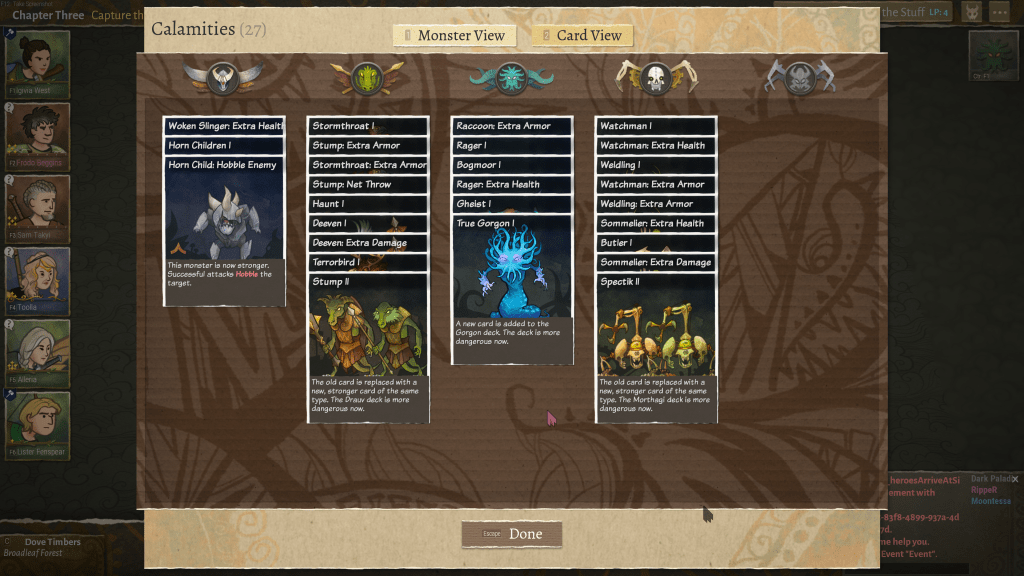Pick the Sommelier: Extra Damage row
The width and height of the screenshot is (1024, 576).
[656, 262]
